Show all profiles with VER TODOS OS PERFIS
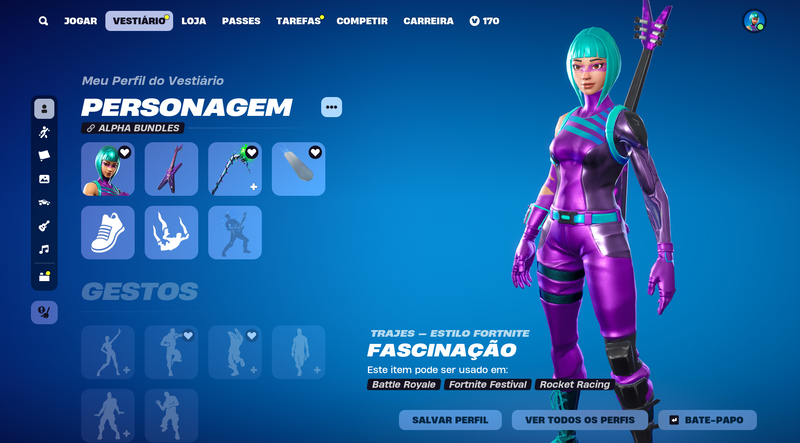 579,420
